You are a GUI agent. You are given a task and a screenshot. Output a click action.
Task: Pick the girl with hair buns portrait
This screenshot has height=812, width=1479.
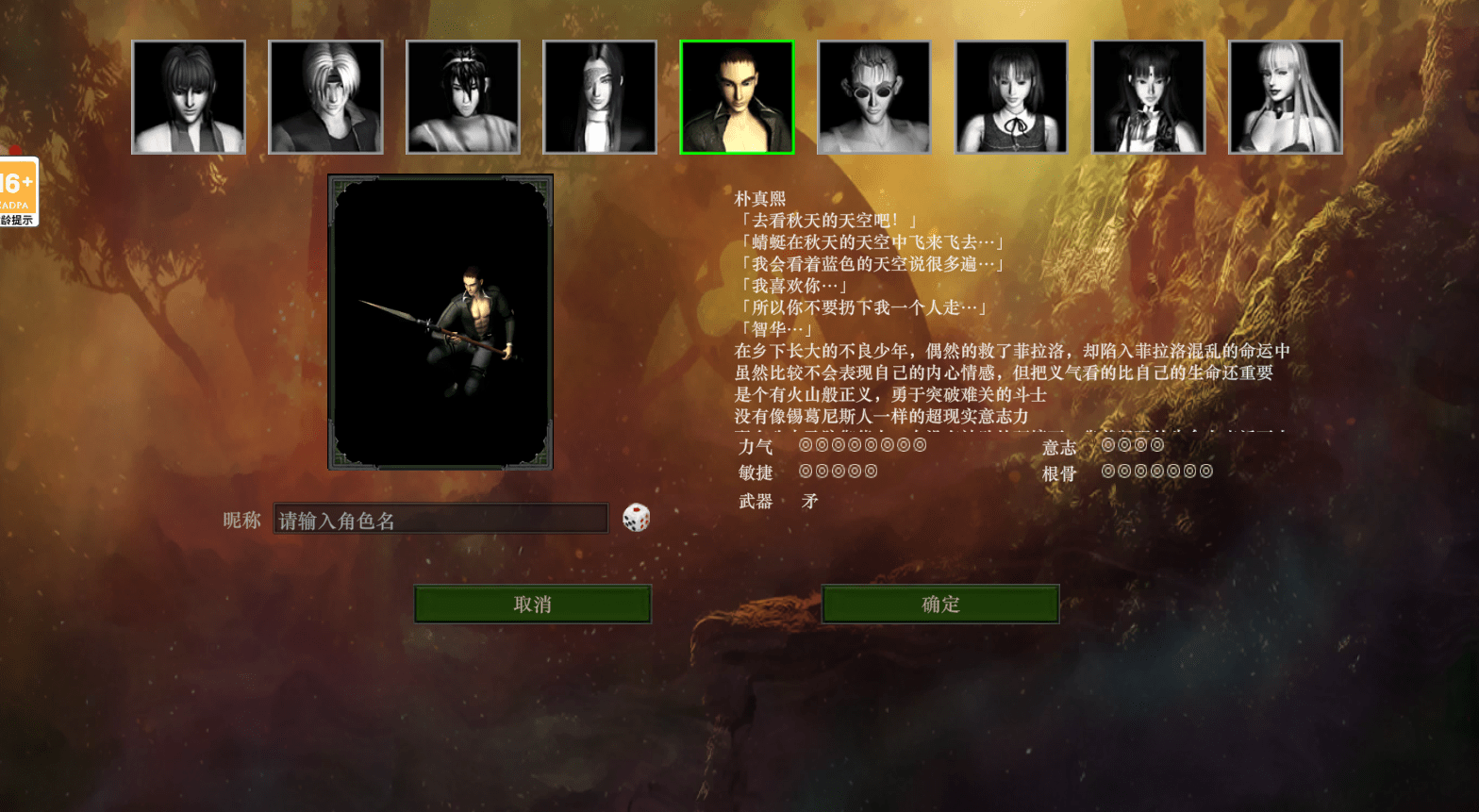[1148, 97]
